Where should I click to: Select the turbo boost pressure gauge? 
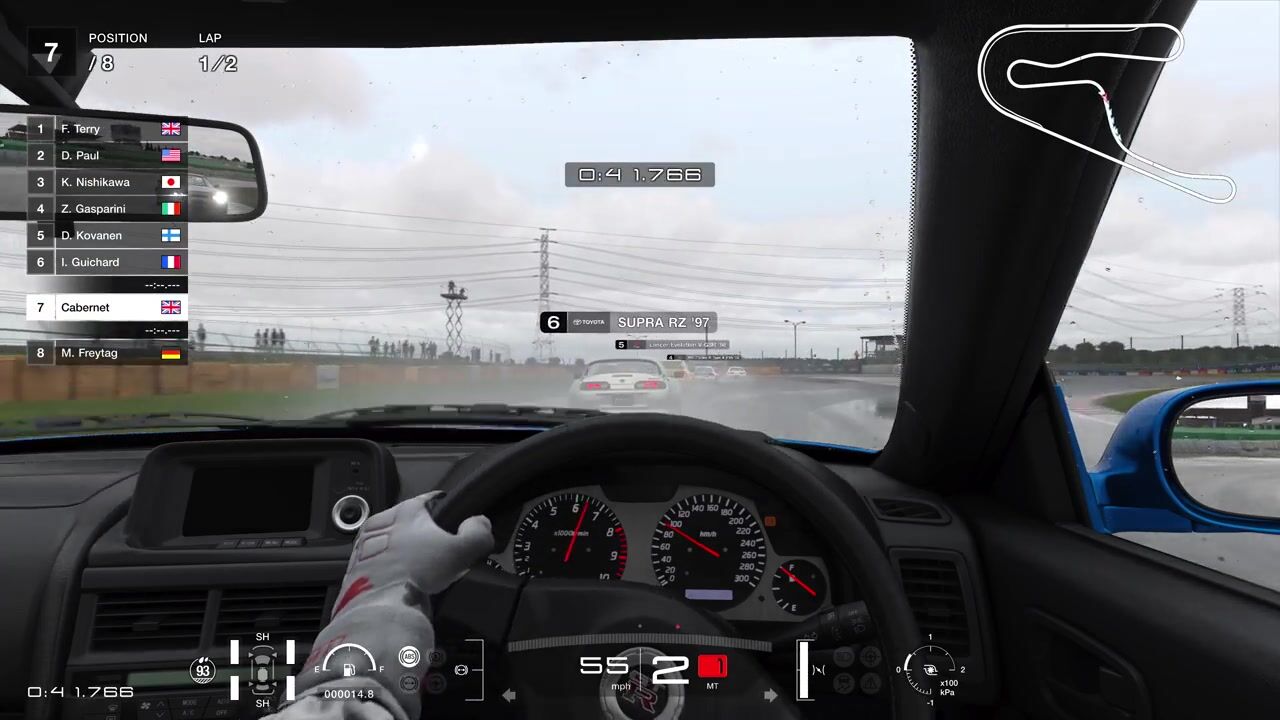[x=930, y=670]
